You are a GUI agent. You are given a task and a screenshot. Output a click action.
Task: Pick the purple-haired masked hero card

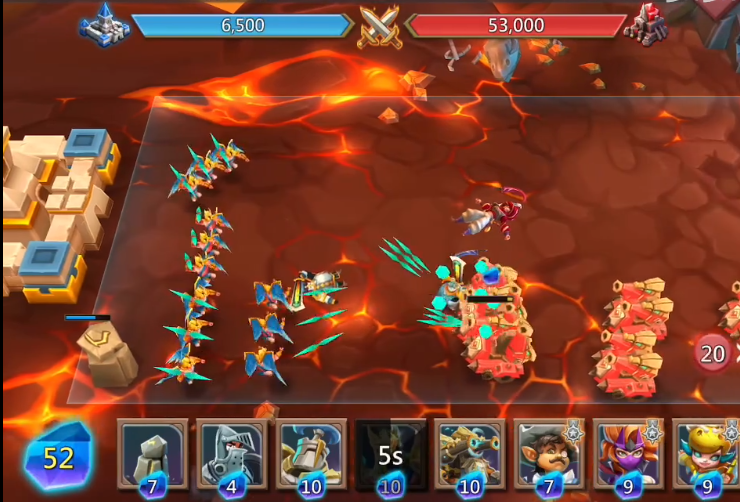628,453
